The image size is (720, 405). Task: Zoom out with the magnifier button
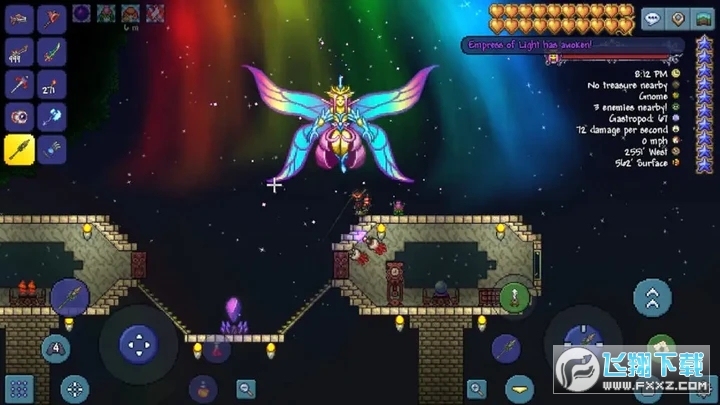(x=245, y=388)
